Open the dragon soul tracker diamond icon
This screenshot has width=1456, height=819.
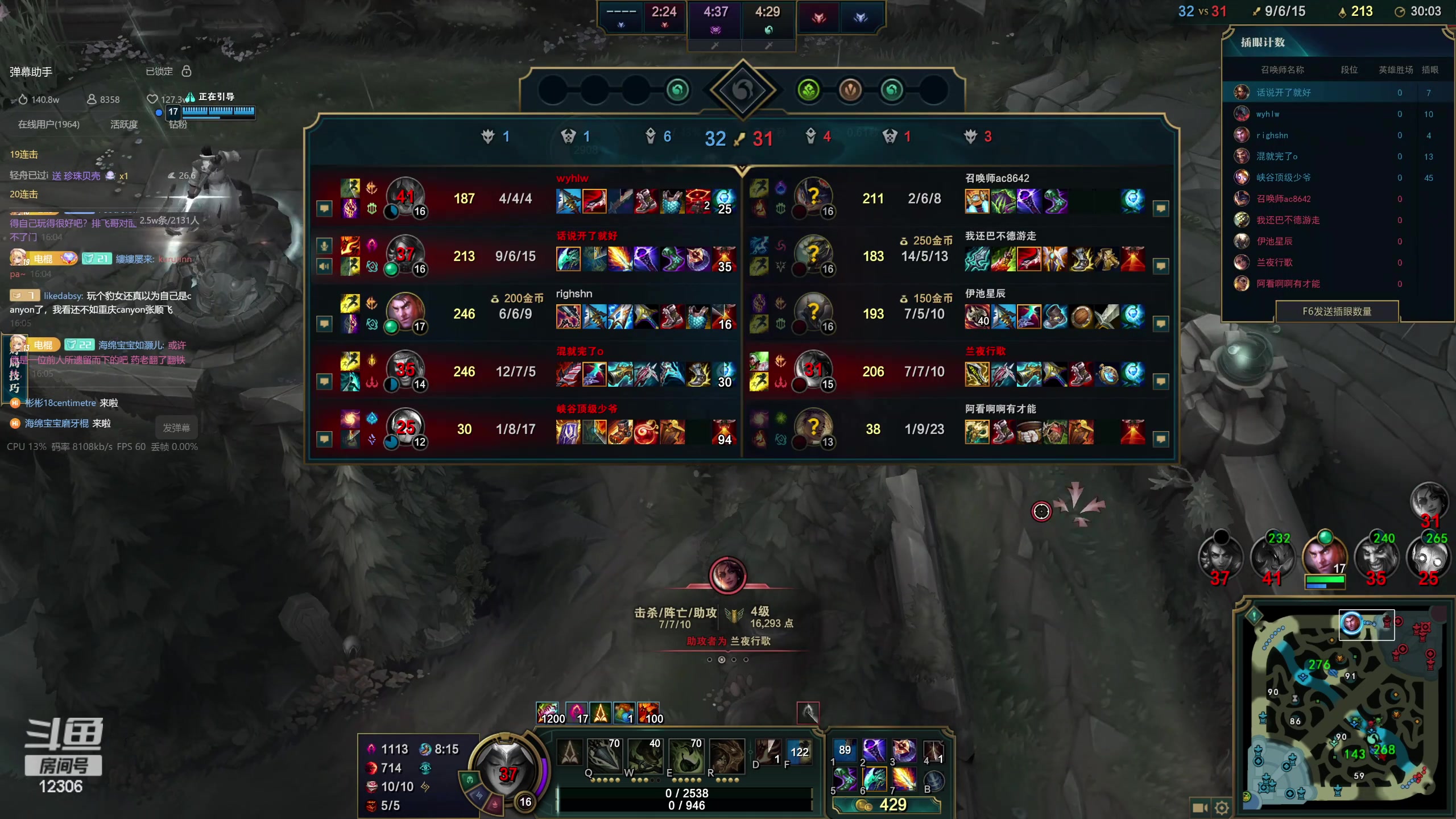tap(742, 90)
